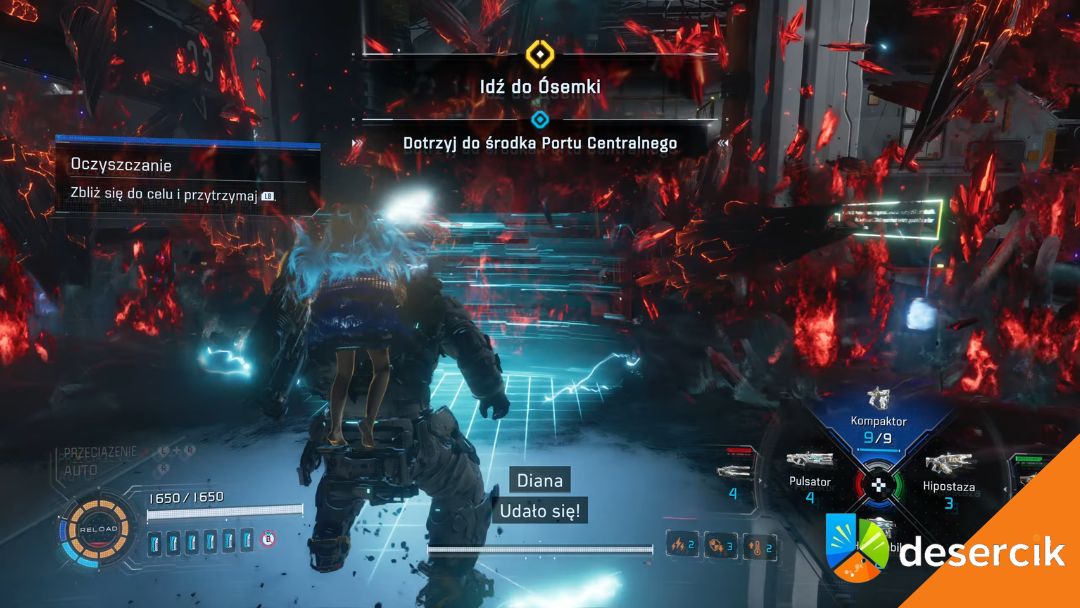Activate the lightning bolt consumable slot
The height and width of the screenshot is (608, 1080).
point(685,546)
